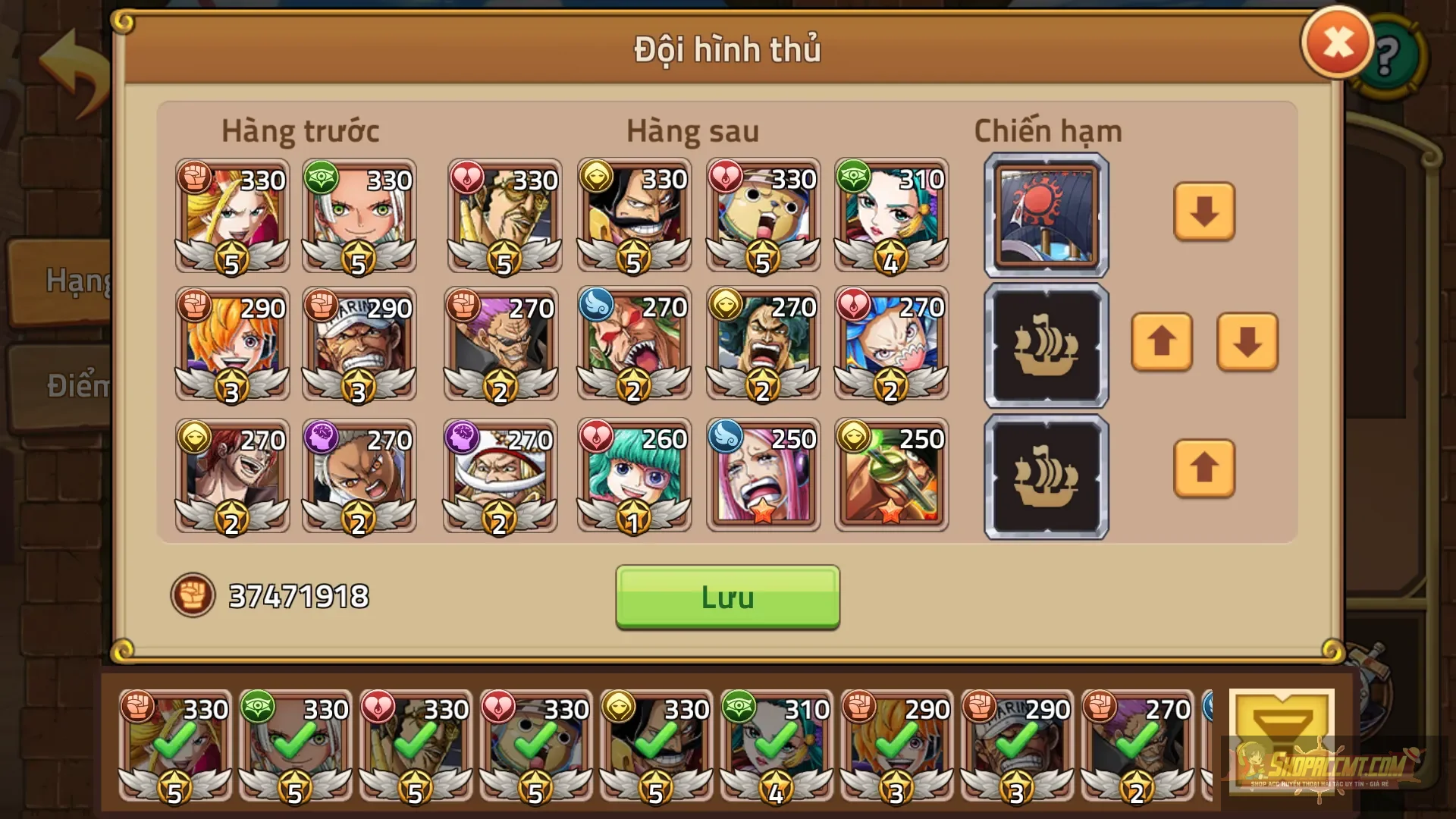Viewport: 1456px width, 819px height.
Task: Select the 330-power Gol D. Roger portrait
Action: tap(634, 218)
